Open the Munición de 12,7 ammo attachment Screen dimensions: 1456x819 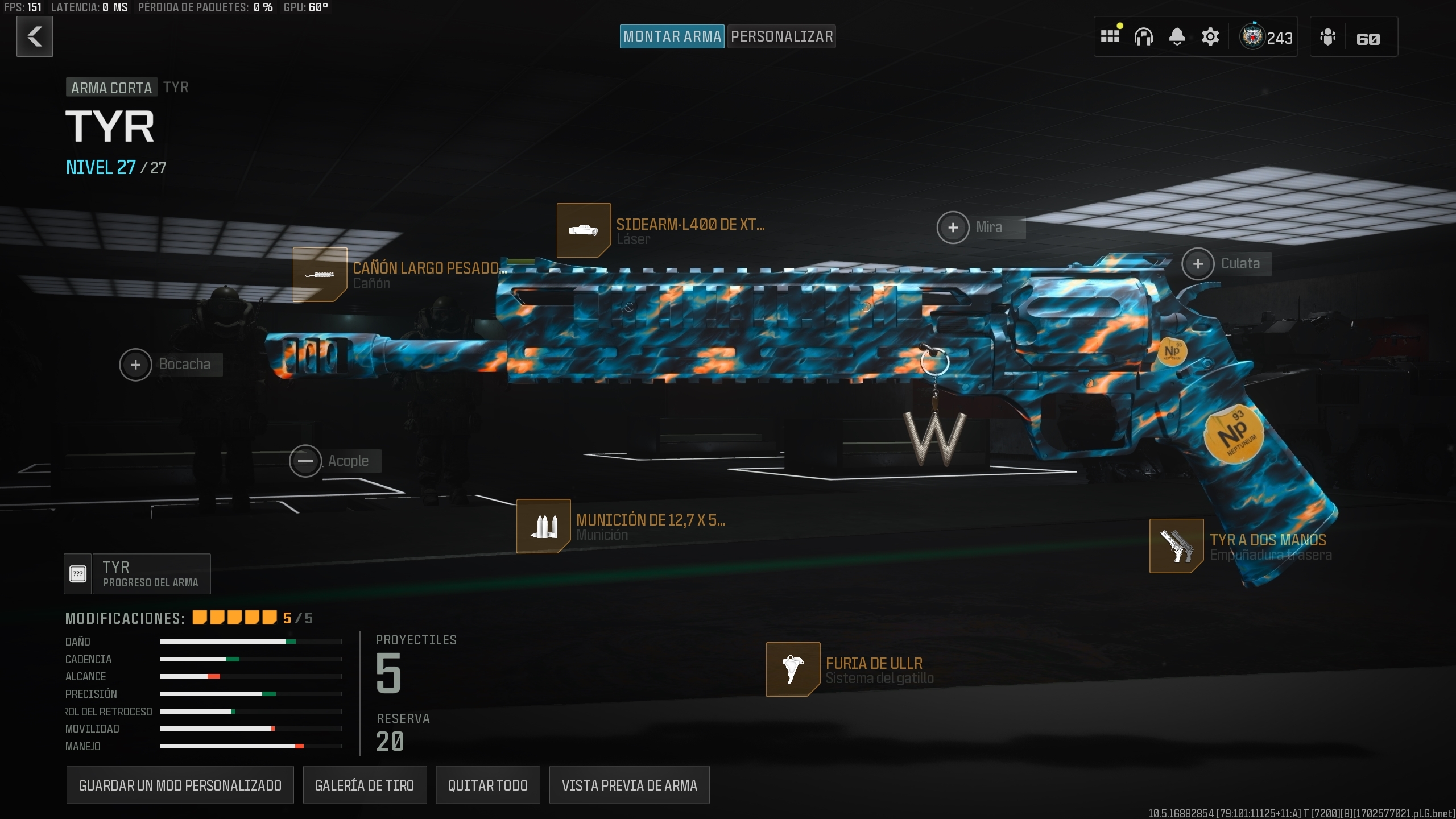pyautogui.click(x=543, y=526)
